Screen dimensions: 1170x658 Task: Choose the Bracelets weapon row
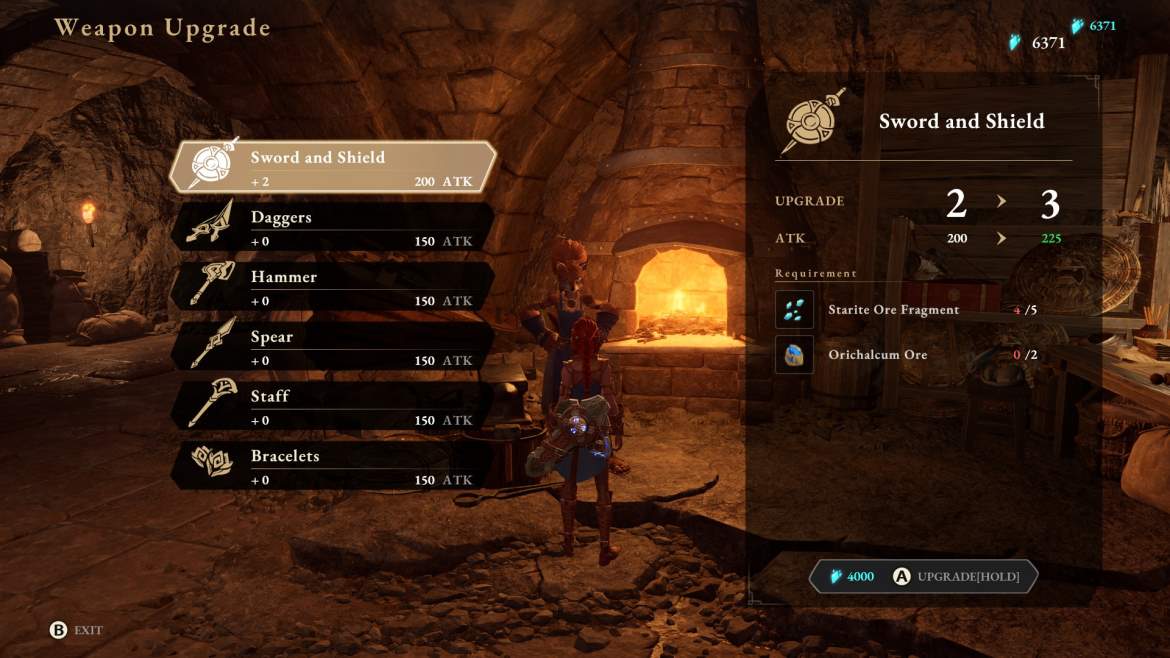(332, 467)
